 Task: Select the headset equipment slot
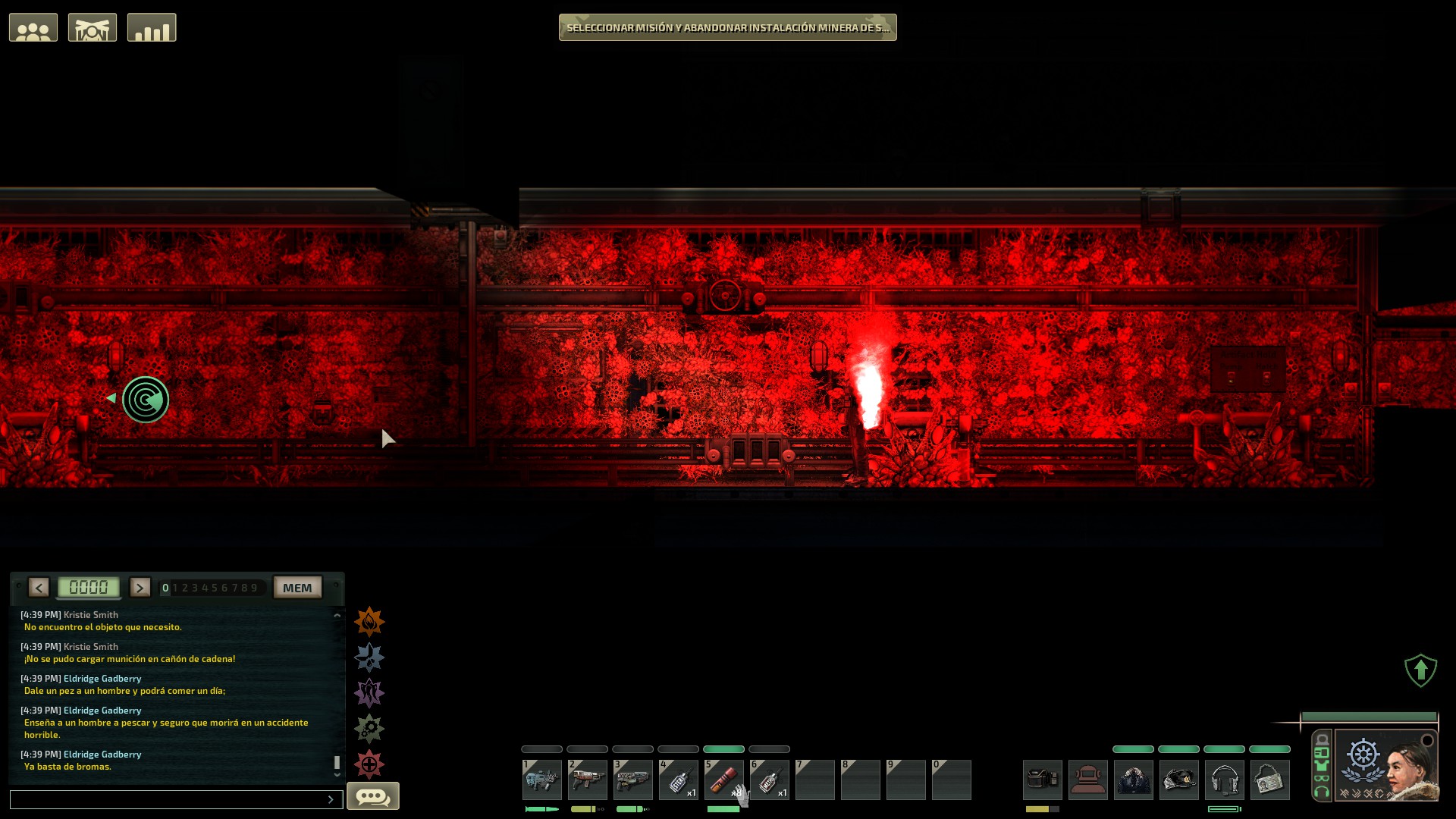pos(1224,780)
